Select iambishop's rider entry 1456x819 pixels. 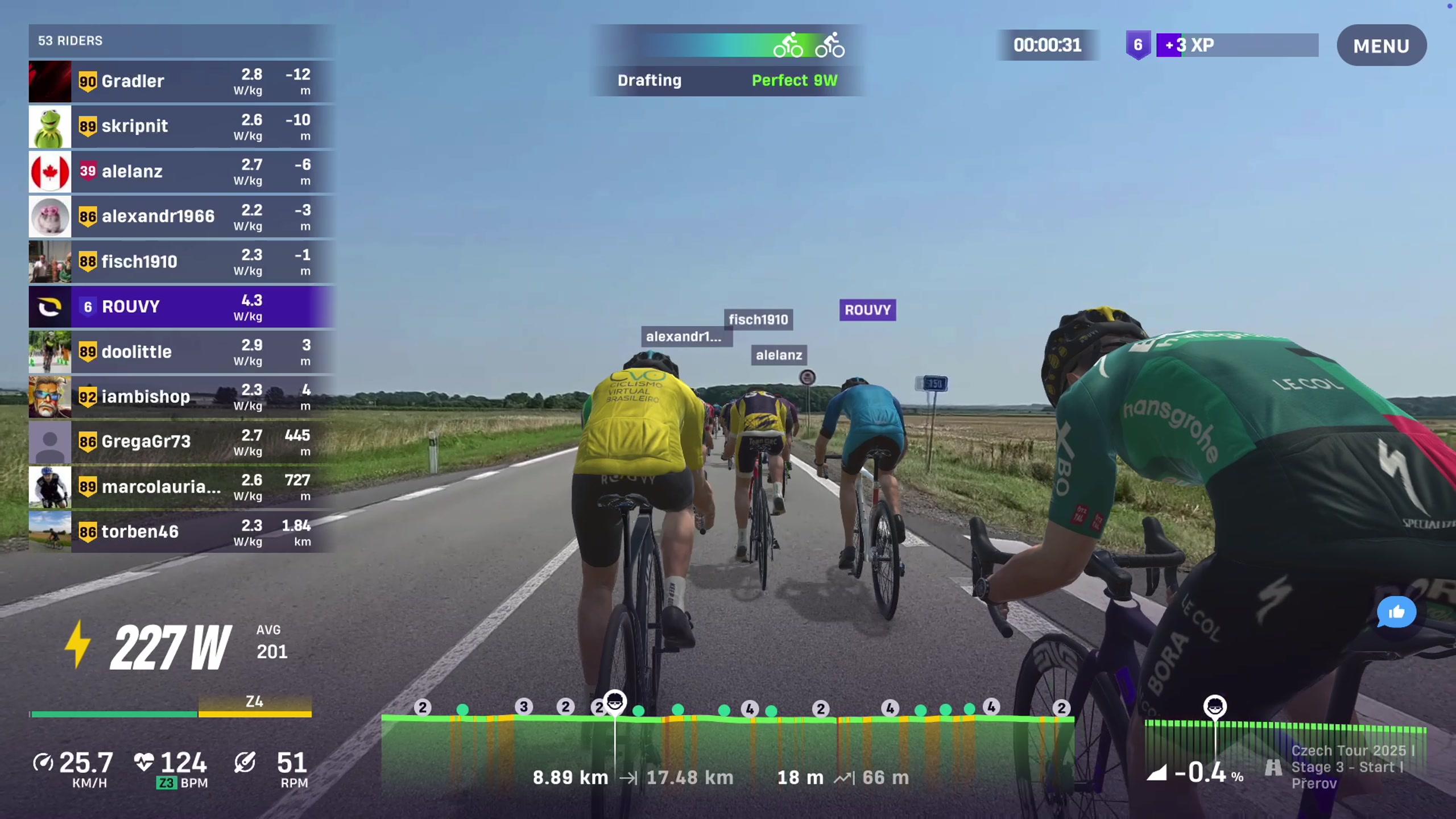181,397
